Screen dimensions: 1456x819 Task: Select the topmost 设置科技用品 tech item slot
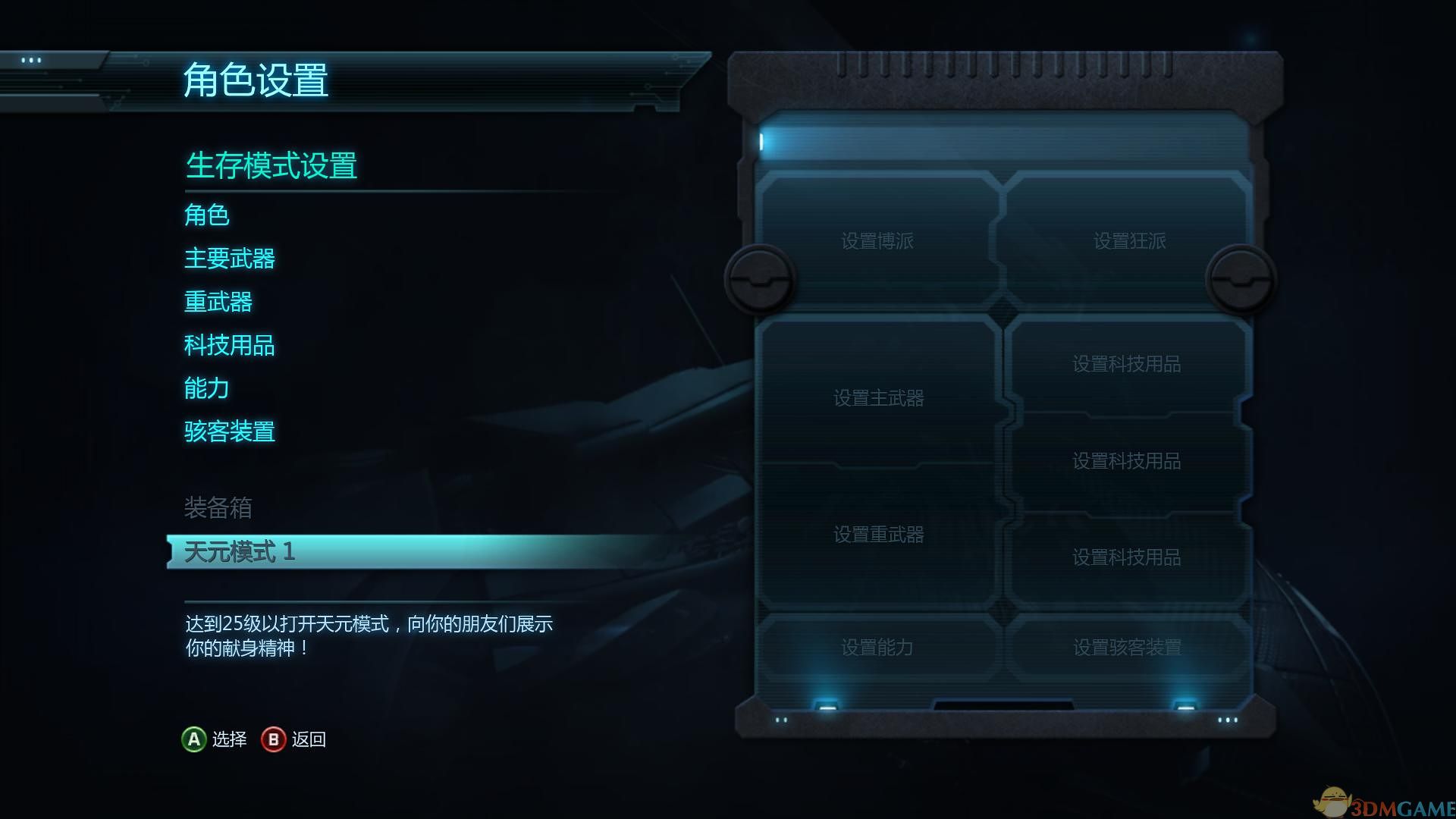1125,362
